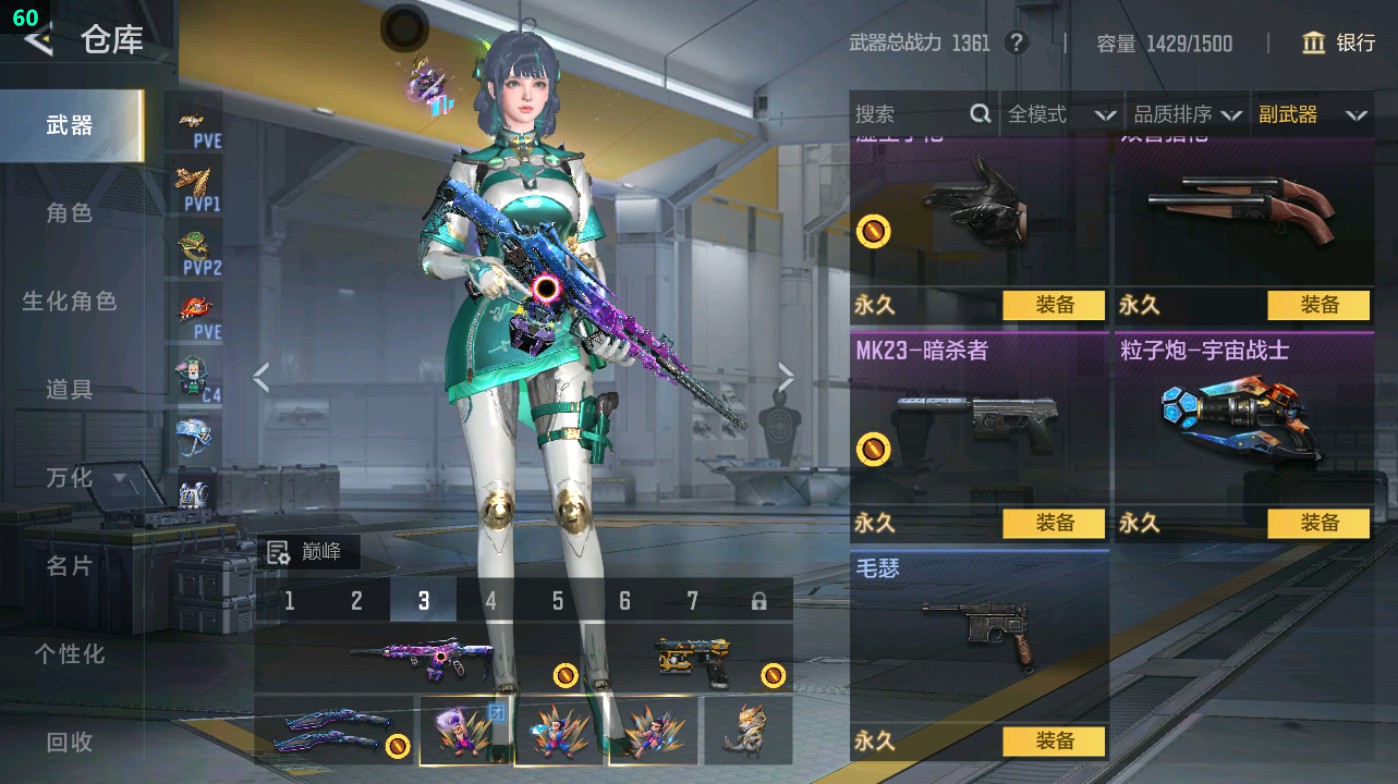Screen dimensions: 1398x784
Task: Open the PVP1 grenade slot
Action: 197,186
